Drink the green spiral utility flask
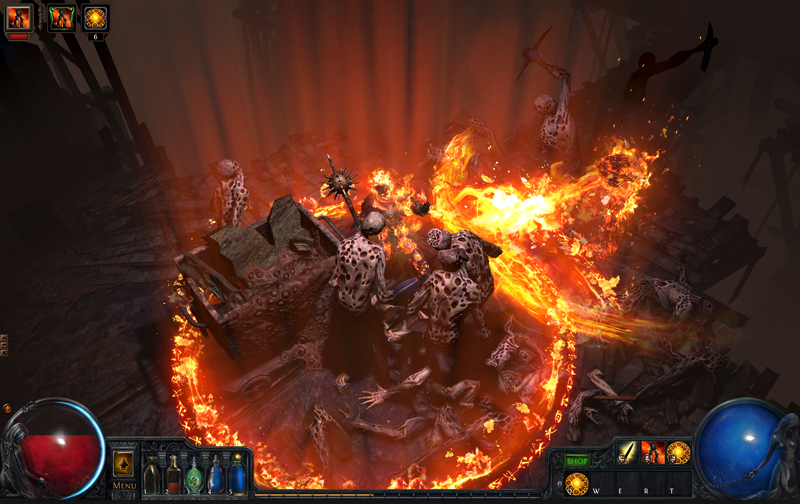This screenshot has height=504, width=800. [x=194, y=475]
